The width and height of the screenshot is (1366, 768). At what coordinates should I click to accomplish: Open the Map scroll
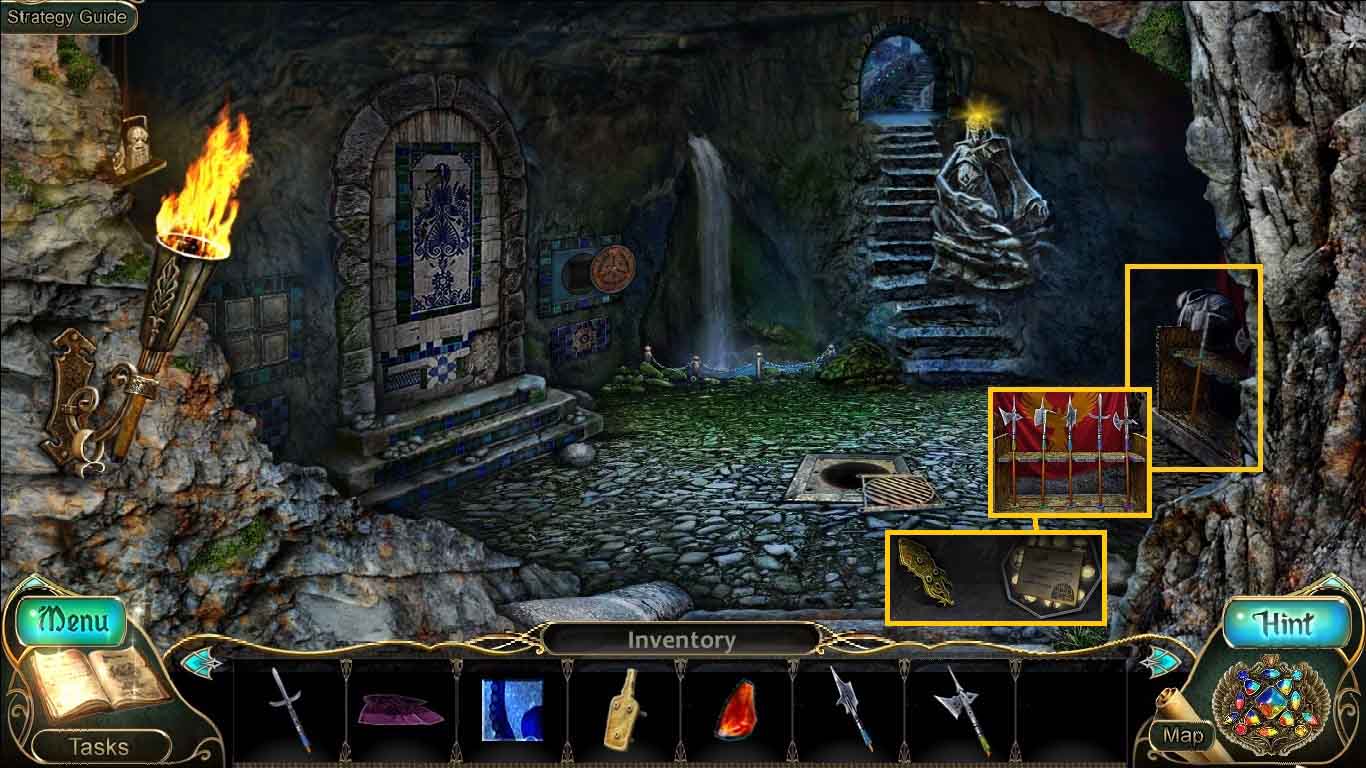pos(1184,737)
